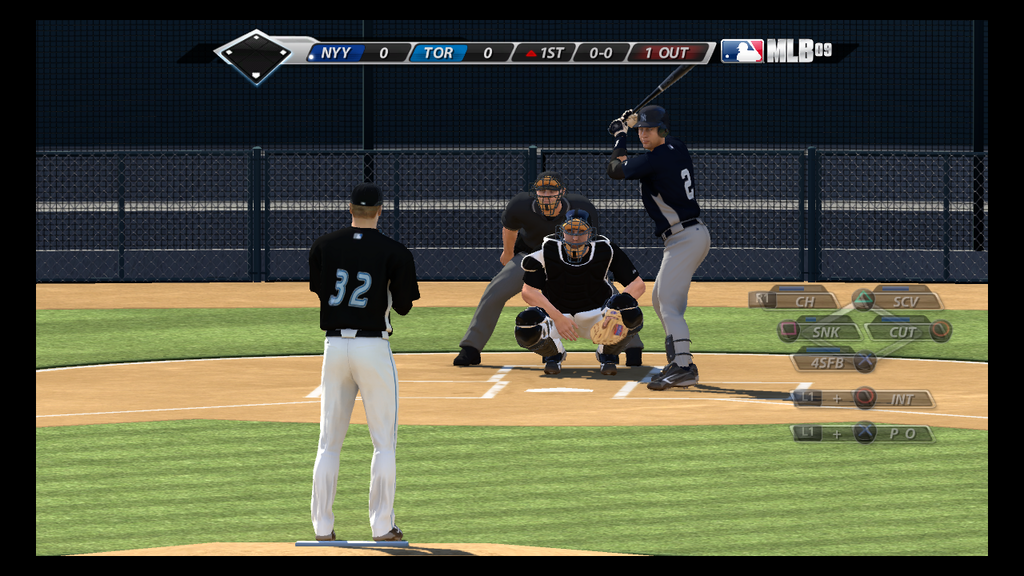
Task: Choose the 4SFB four-seam fastball
Action: pos(827,362)
